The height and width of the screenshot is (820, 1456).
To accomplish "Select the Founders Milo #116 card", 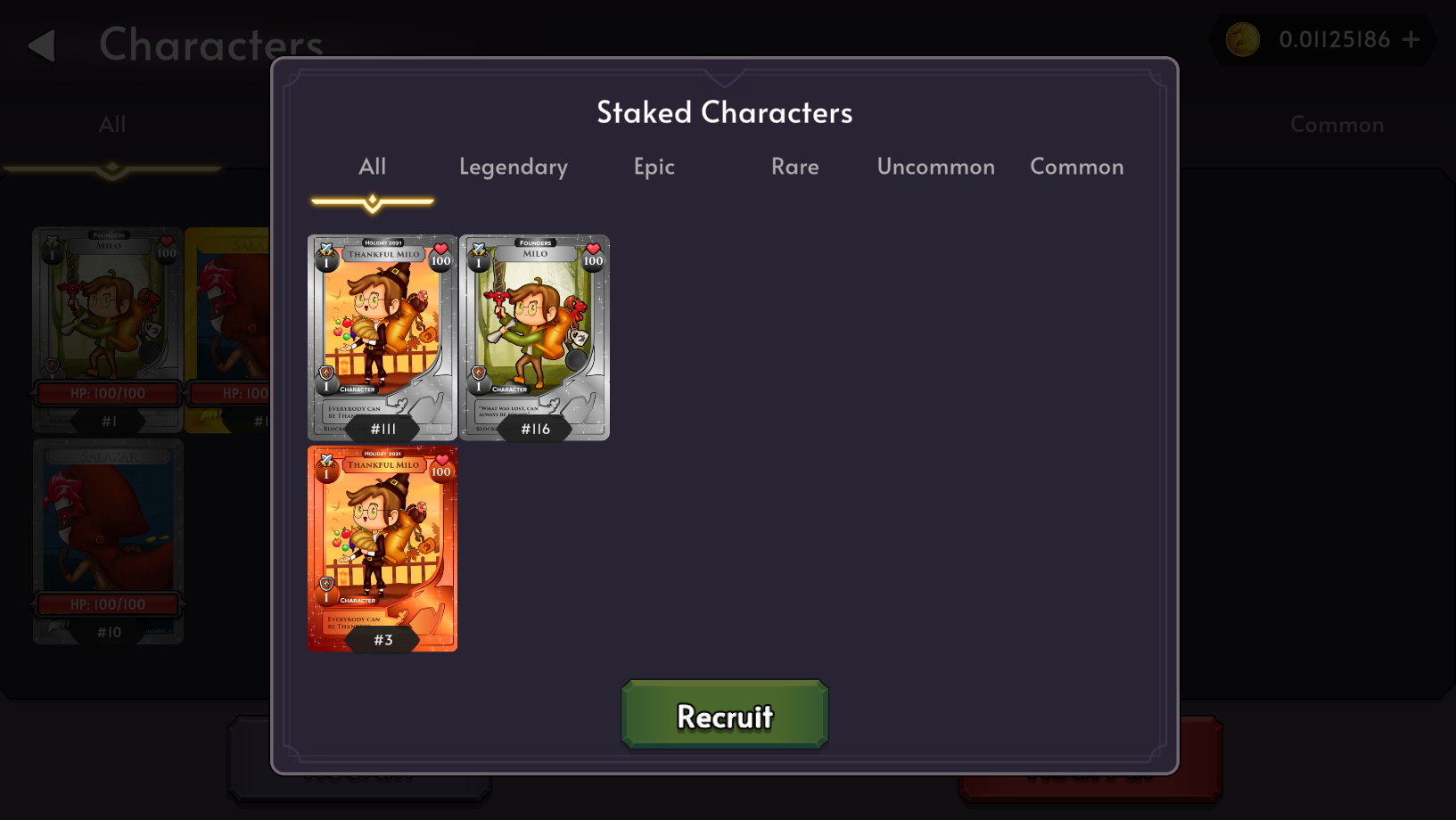I will 534,337.
